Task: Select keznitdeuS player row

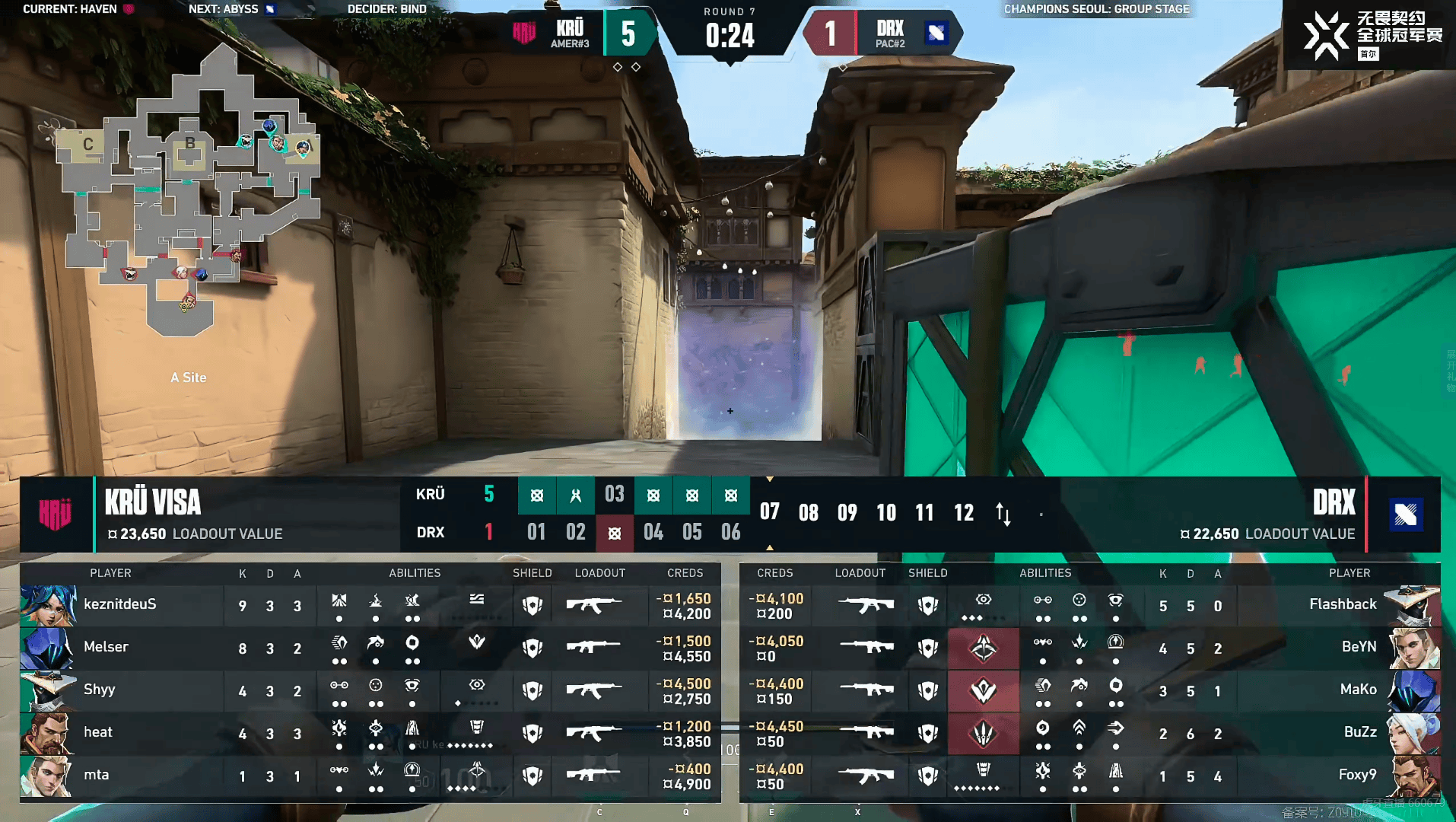Action: tap(120, 605)
